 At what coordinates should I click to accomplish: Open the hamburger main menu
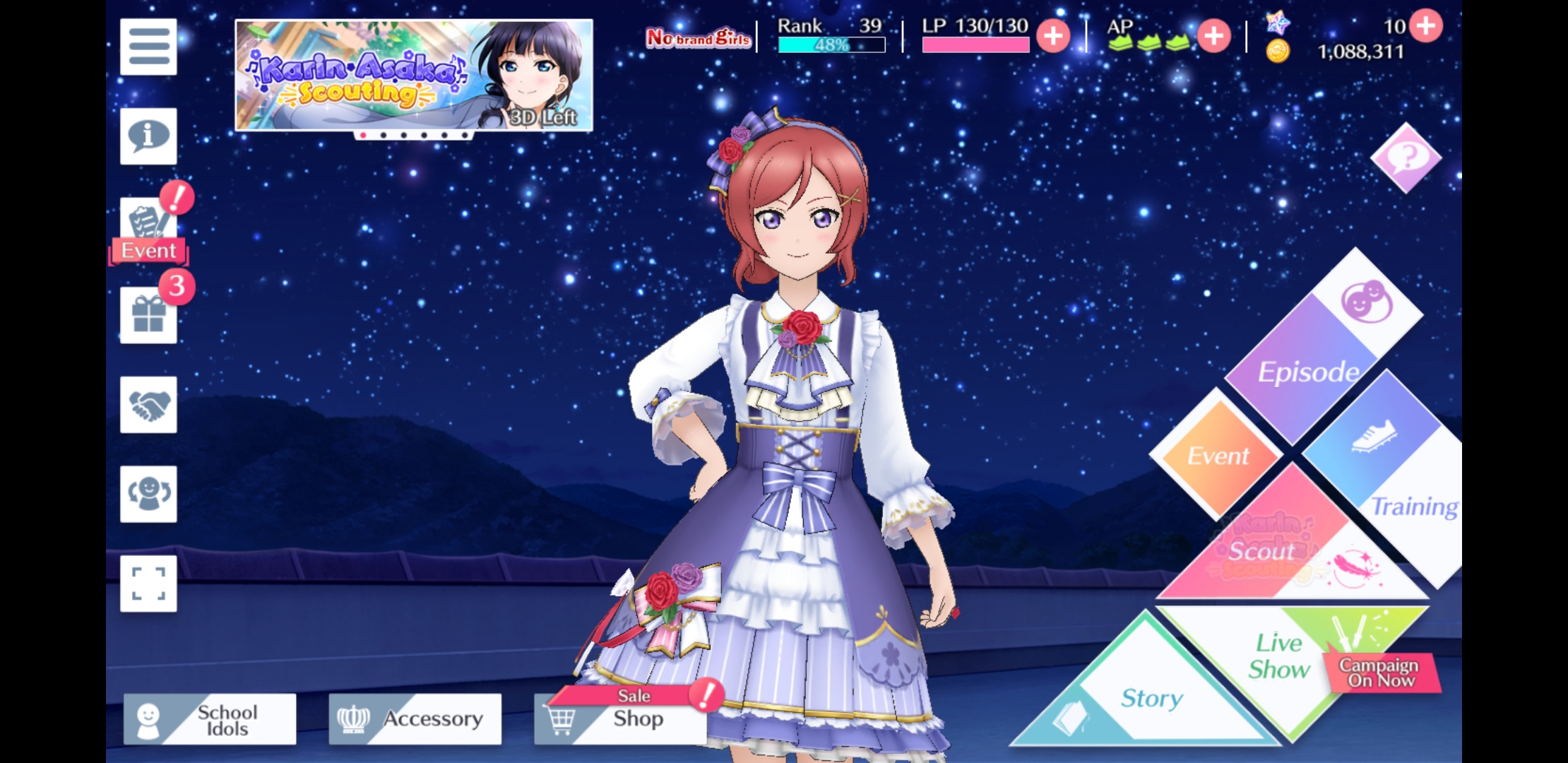(x=148, y=47)
